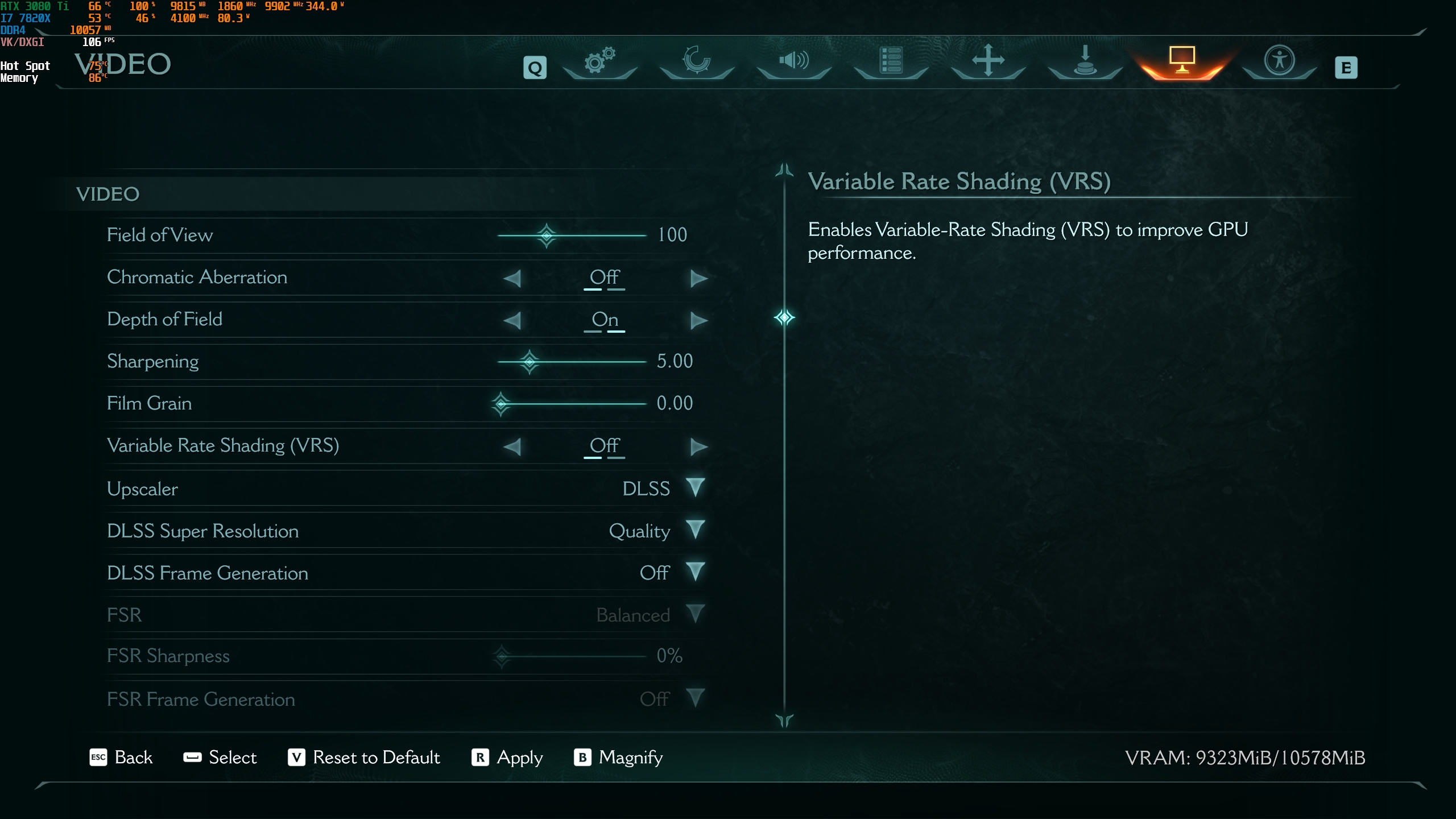The height and width of the screenshot is (819, 1456).
Task: Click the settings list scrollbar handle
Action: (x=784, y=317)
